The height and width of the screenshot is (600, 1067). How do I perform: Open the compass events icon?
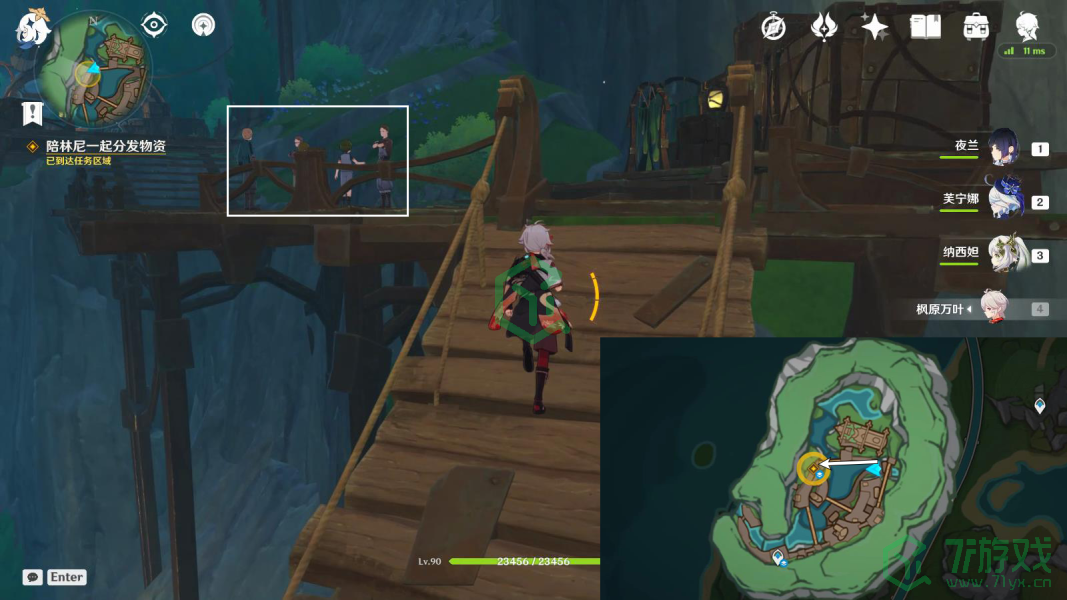pyautogui.click(x=773, y=27)
